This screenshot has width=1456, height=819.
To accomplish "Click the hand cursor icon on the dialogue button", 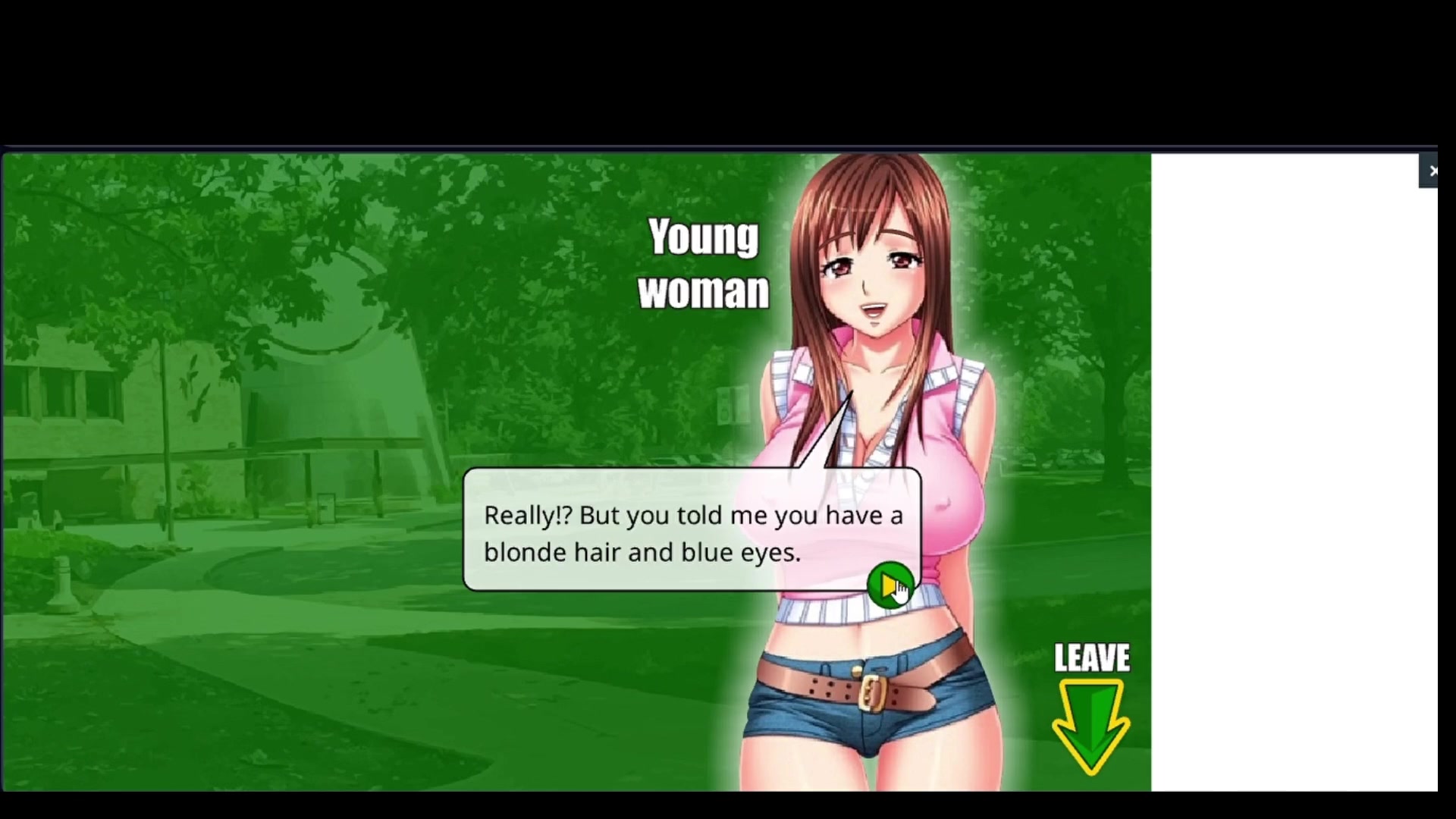I will [x=901, y=593].
